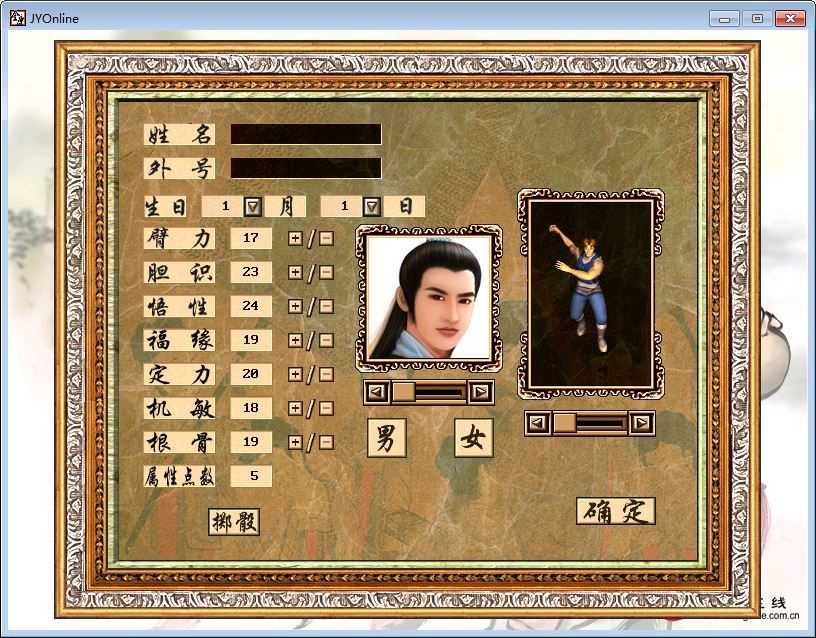816x638 pixels.
Task: Focus the 外号 nickname input field
Action: click(x=305, y=168)
